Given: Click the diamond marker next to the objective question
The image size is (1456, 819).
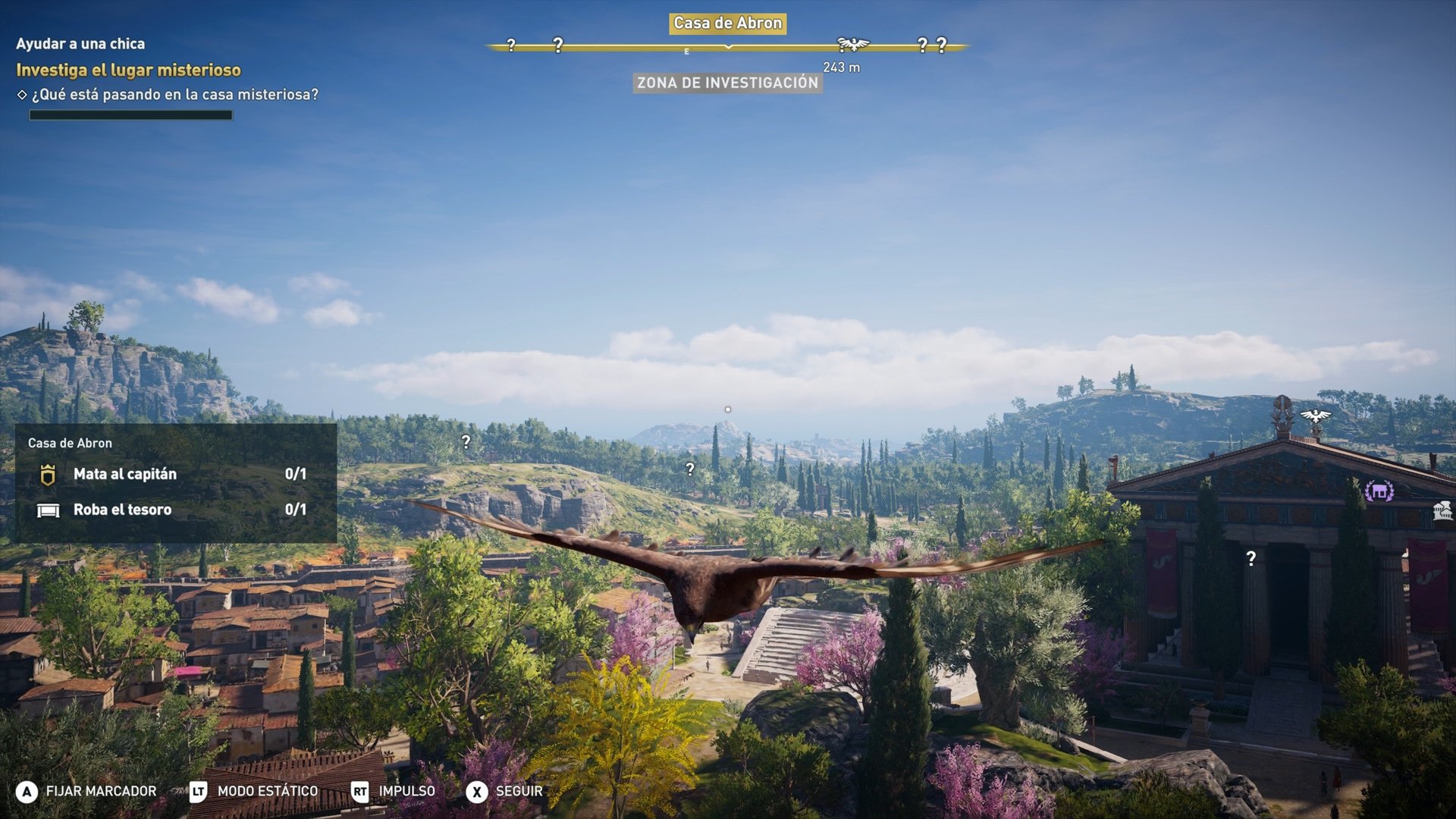Looking at the screenshot, I should (x=24, y=96).
